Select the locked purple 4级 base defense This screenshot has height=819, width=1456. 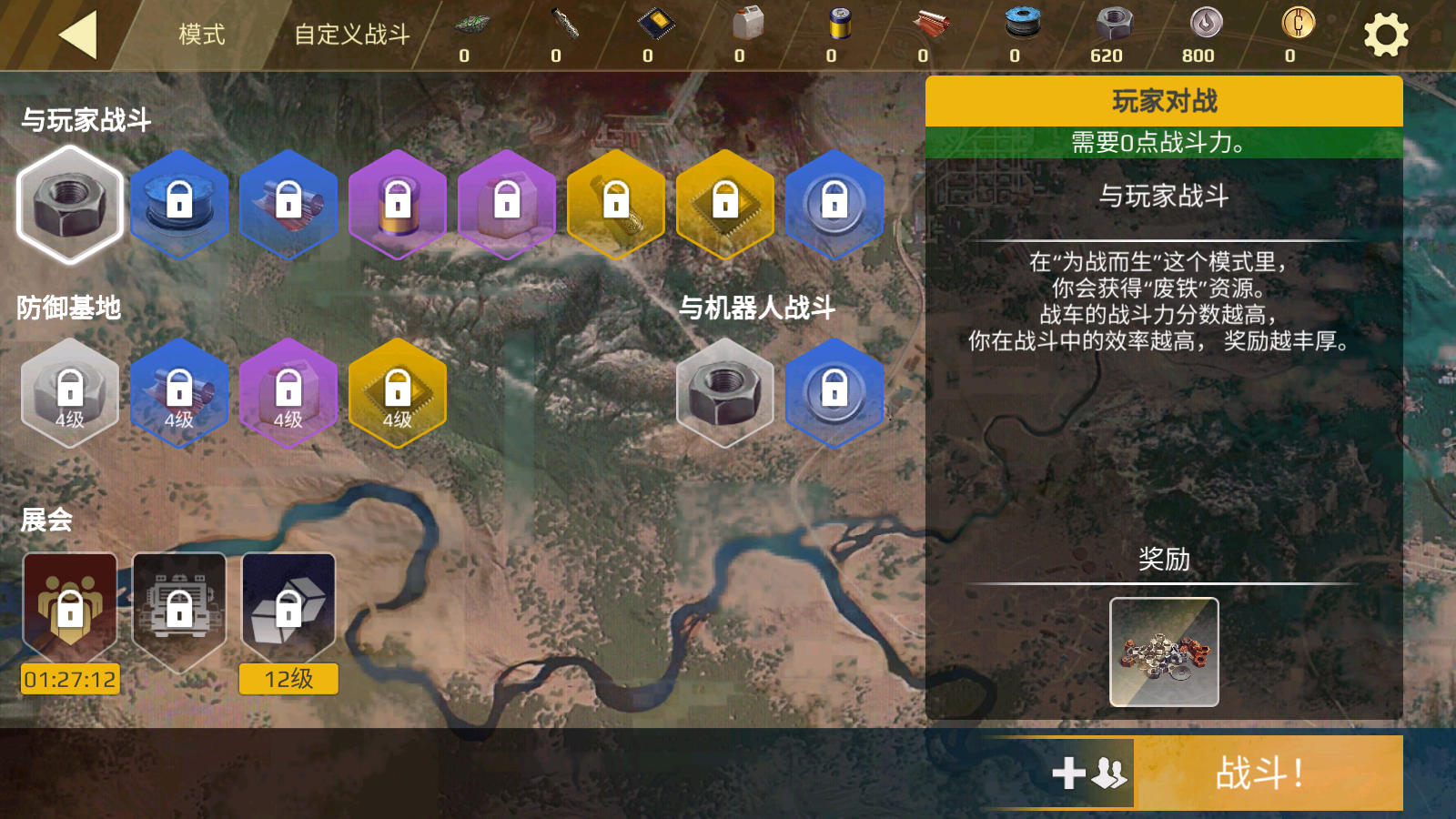(288, 393)
